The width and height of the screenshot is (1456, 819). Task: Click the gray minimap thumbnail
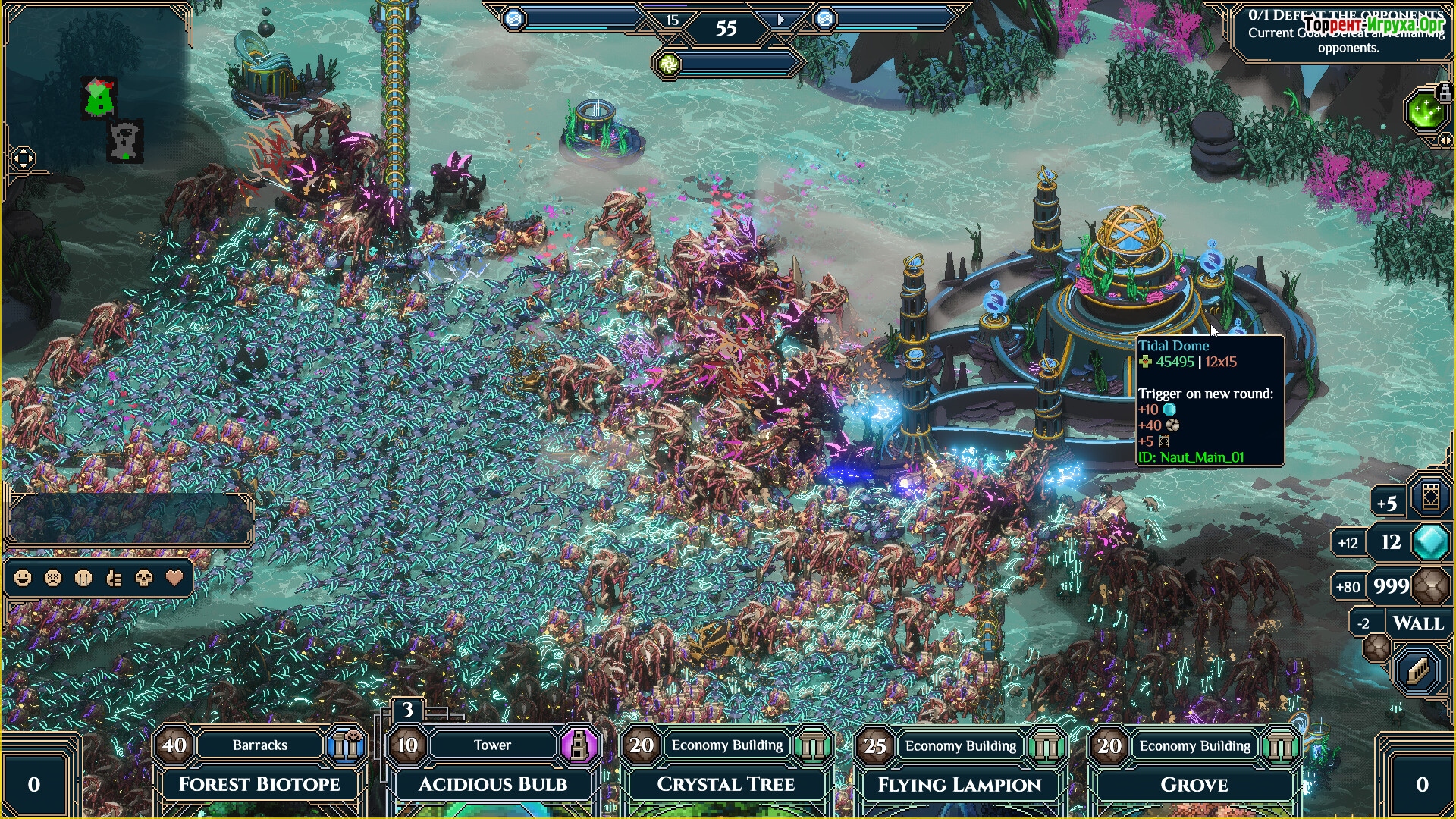[x=126, y=142]
